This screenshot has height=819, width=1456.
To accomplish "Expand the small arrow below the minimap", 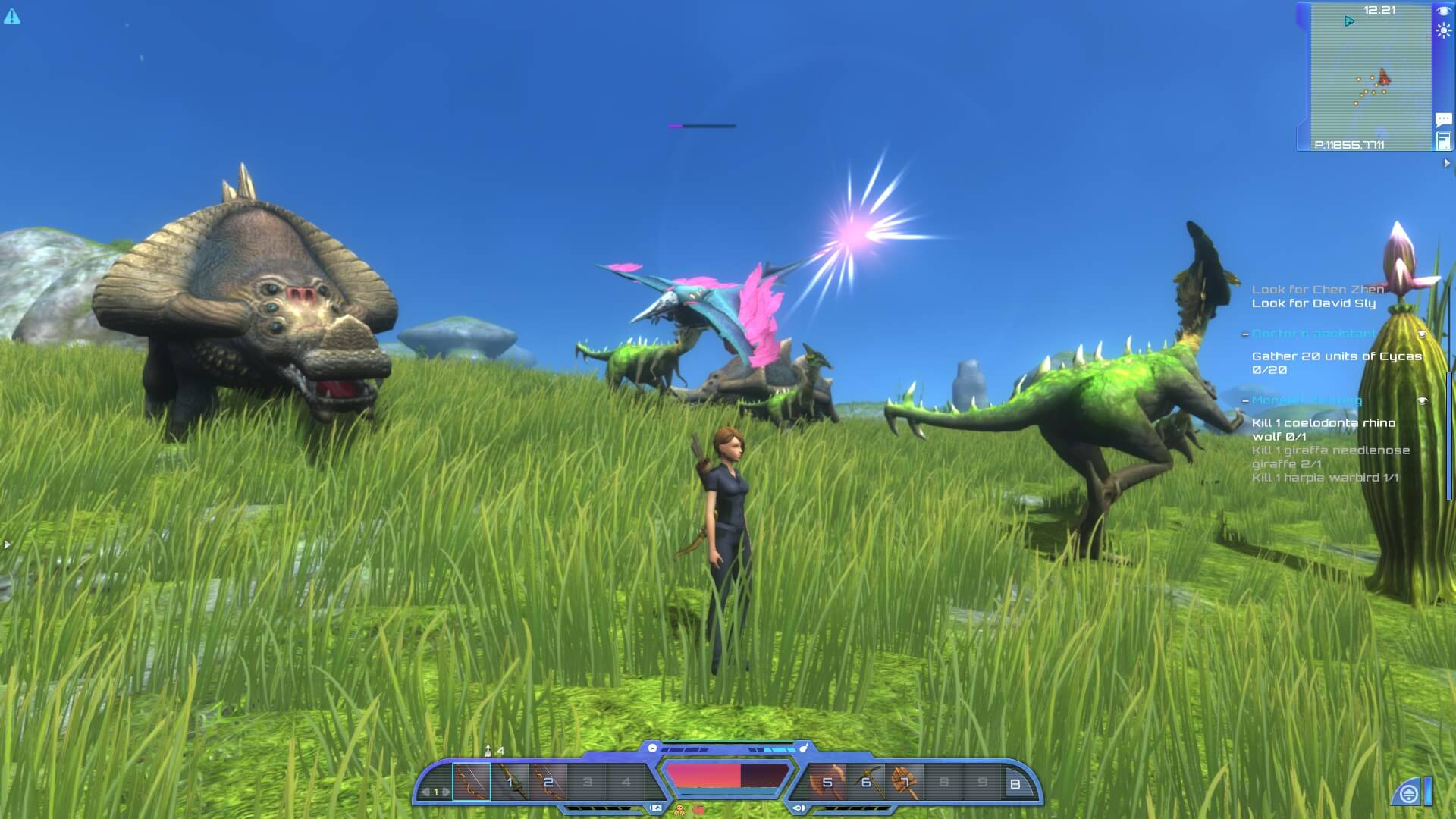I will [1446, 163].
